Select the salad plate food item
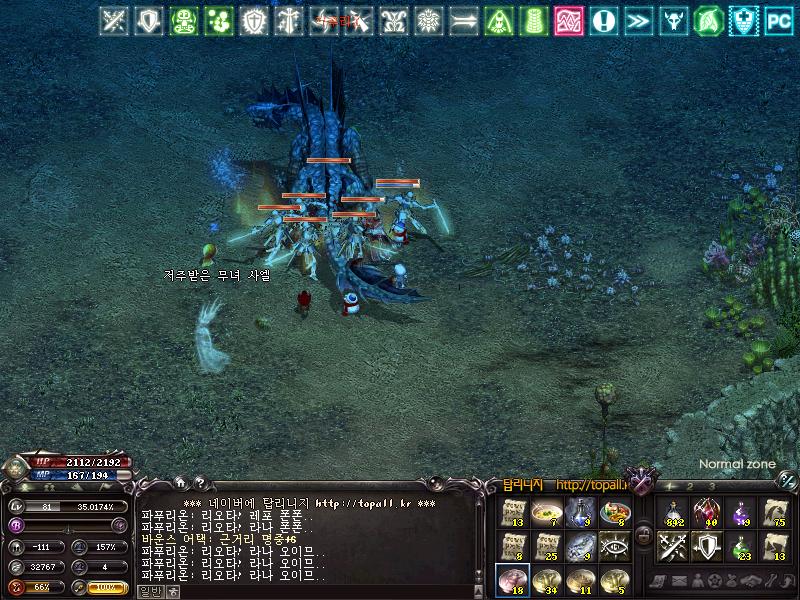The image size is (800, 600). click(x=614, y=513)
